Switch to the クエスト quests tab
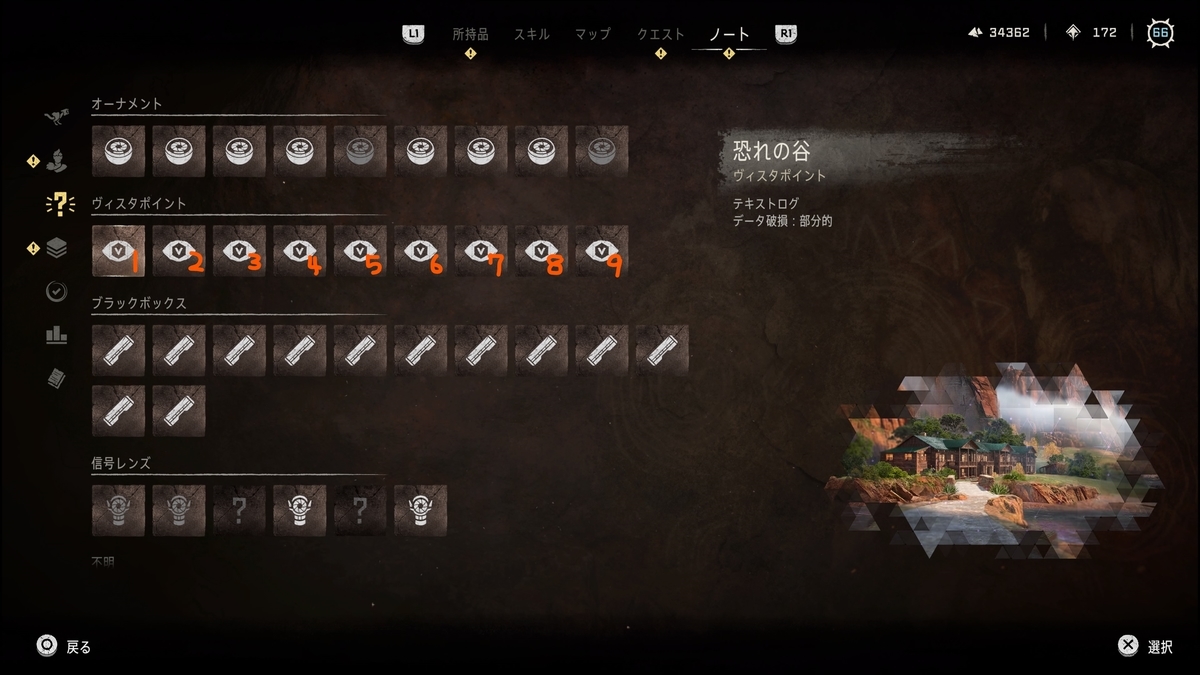The height and width of the screenshot is (675, 1200). [x=661, y=34]
